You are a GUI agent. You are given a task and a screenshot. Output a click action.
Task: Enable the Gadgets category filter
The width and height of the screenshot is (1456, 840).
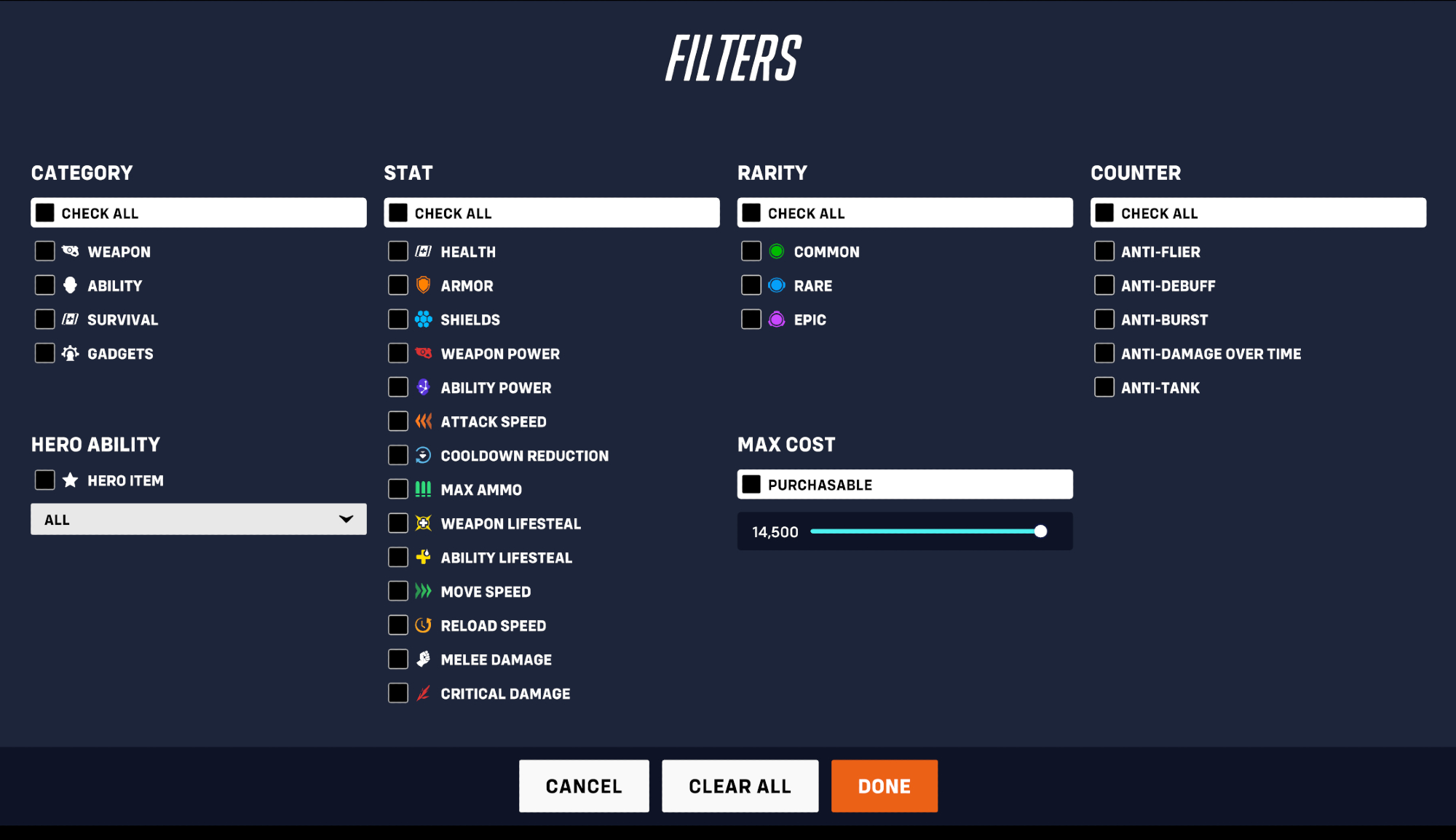coord(45,353)
